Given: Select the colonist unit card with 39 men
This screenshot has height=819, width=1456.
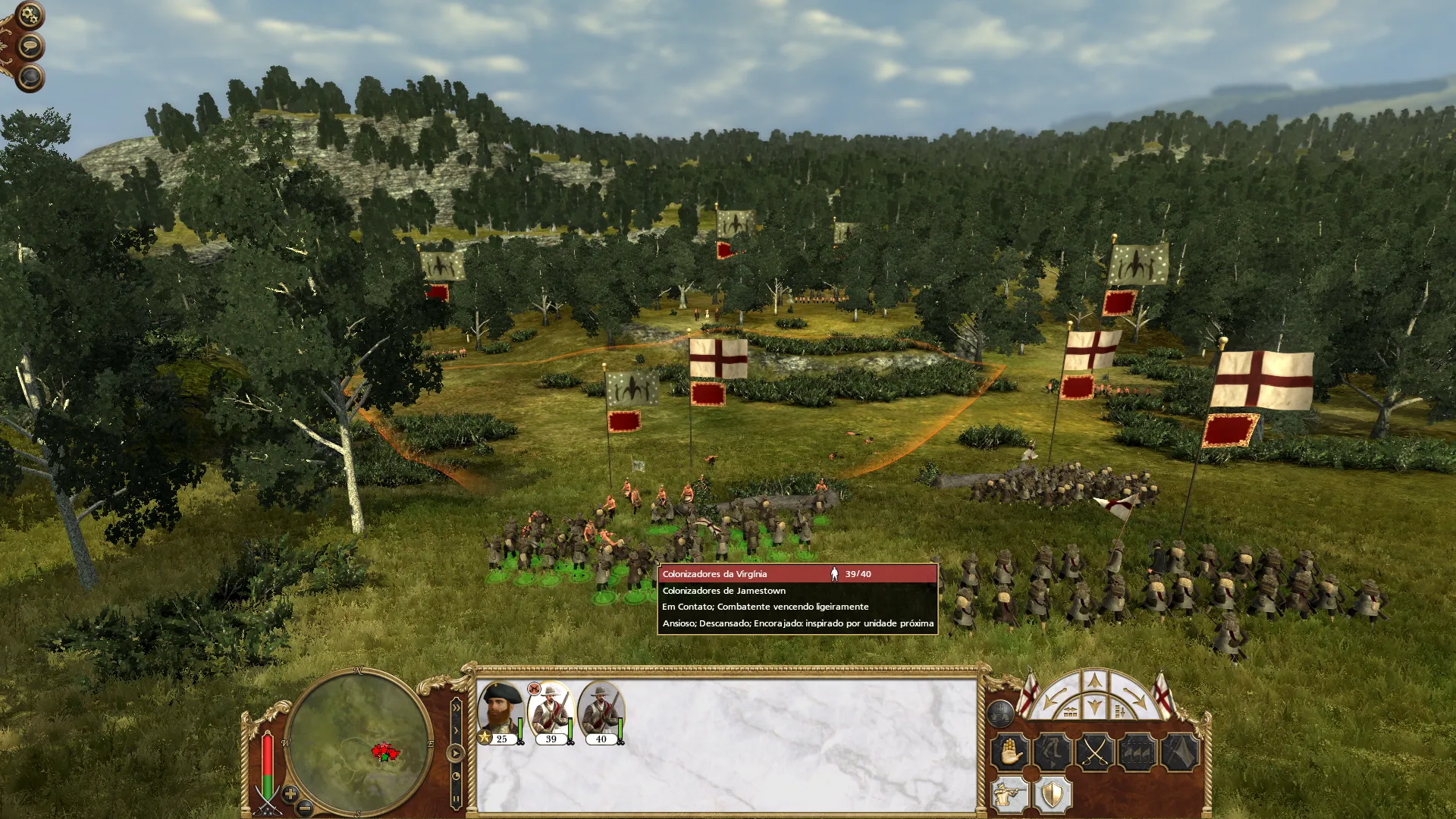Looking at the screenshot, I should coord(551,713).
